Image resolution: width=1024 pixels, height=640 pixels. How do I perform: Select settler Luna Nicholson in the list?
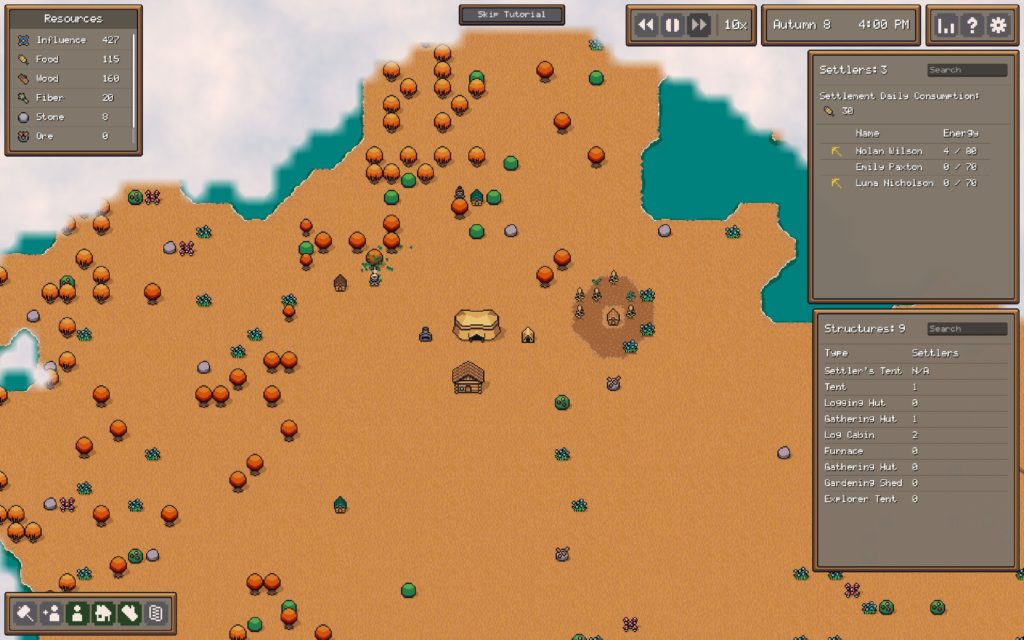894,183
